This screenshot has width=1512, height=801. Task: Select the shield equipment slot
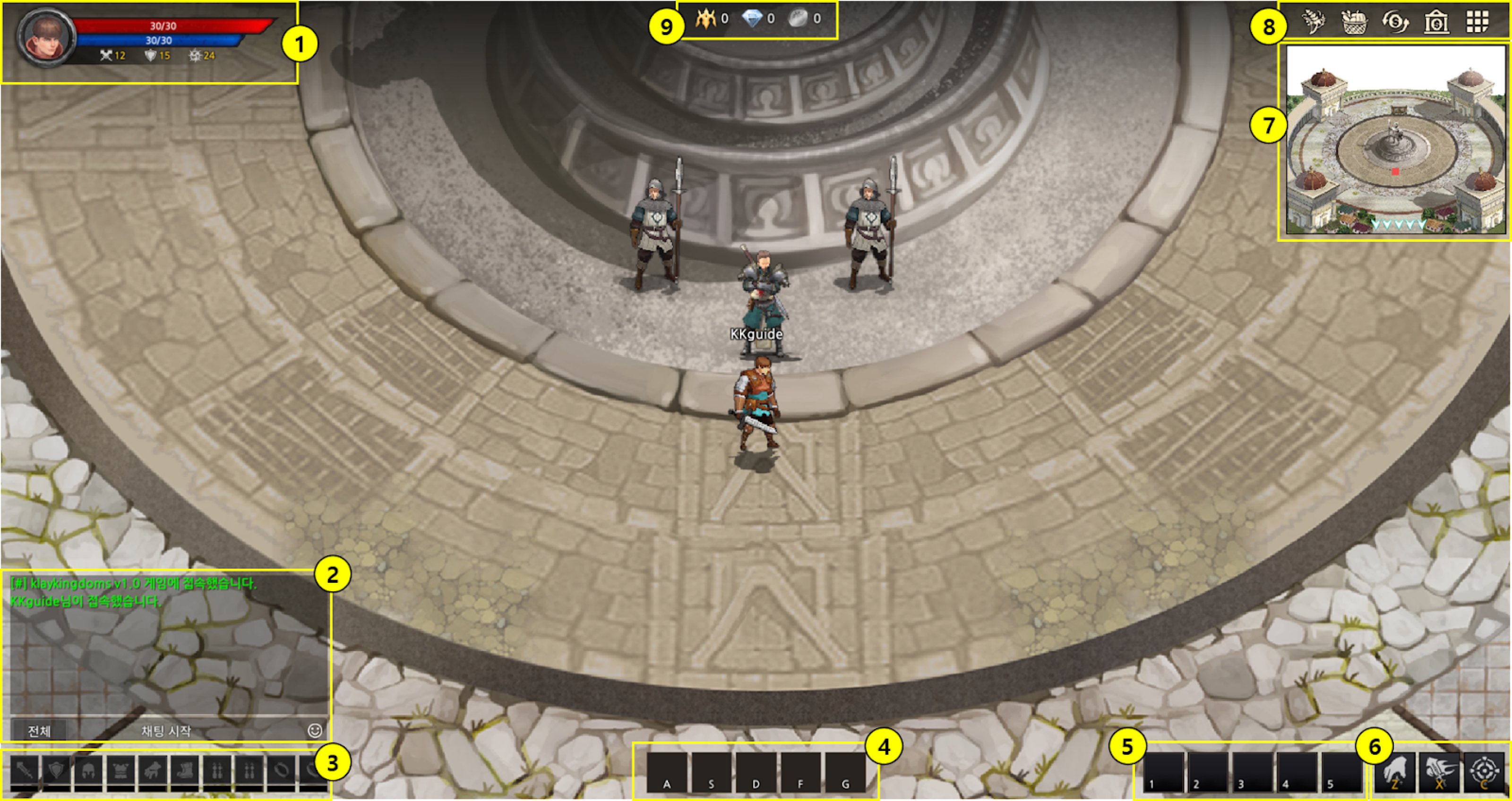[x=56, y=770]
